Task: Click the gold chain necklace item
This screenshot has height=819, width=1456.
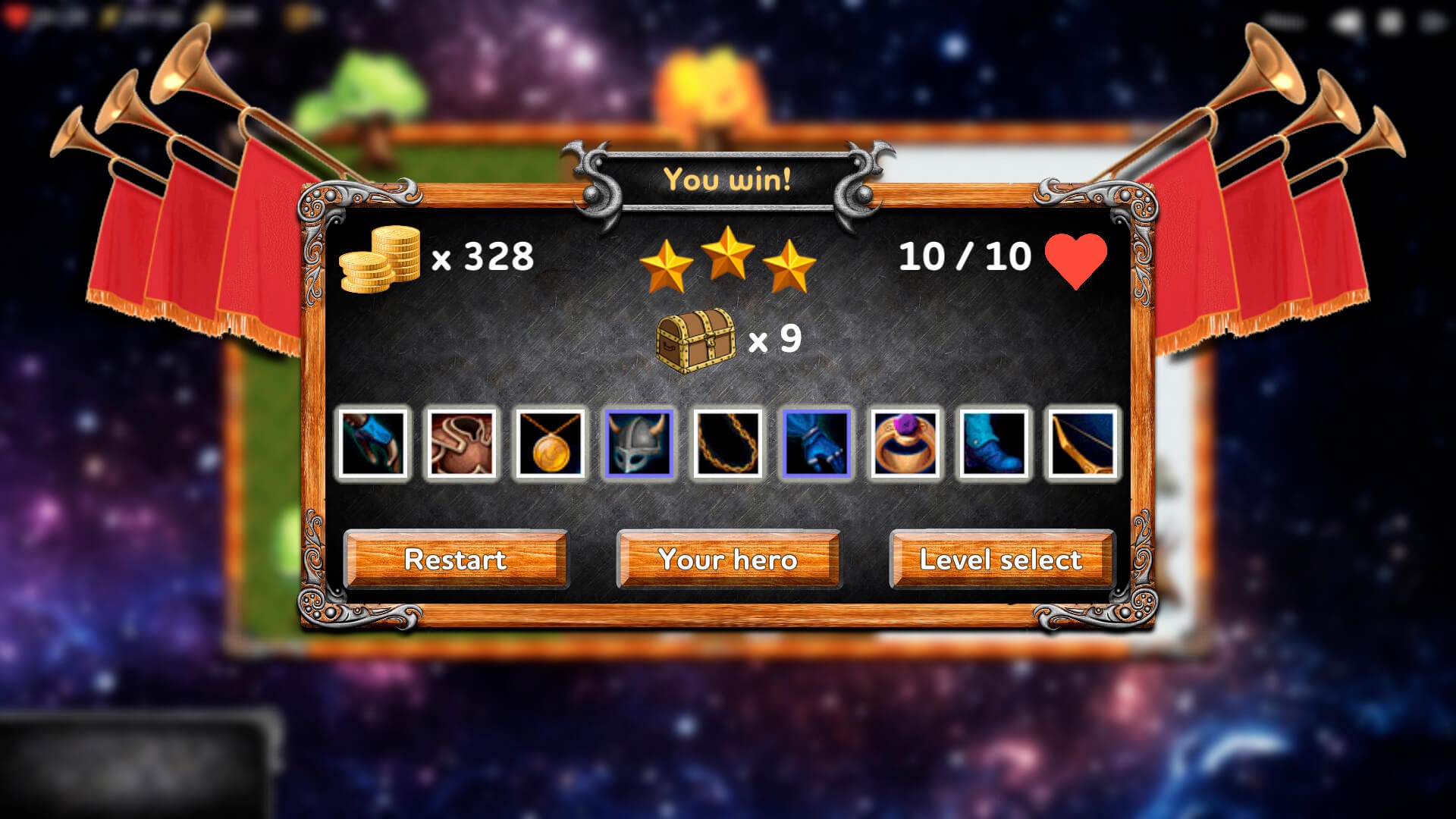Action: pyautogui.click(x=727, y=444)
